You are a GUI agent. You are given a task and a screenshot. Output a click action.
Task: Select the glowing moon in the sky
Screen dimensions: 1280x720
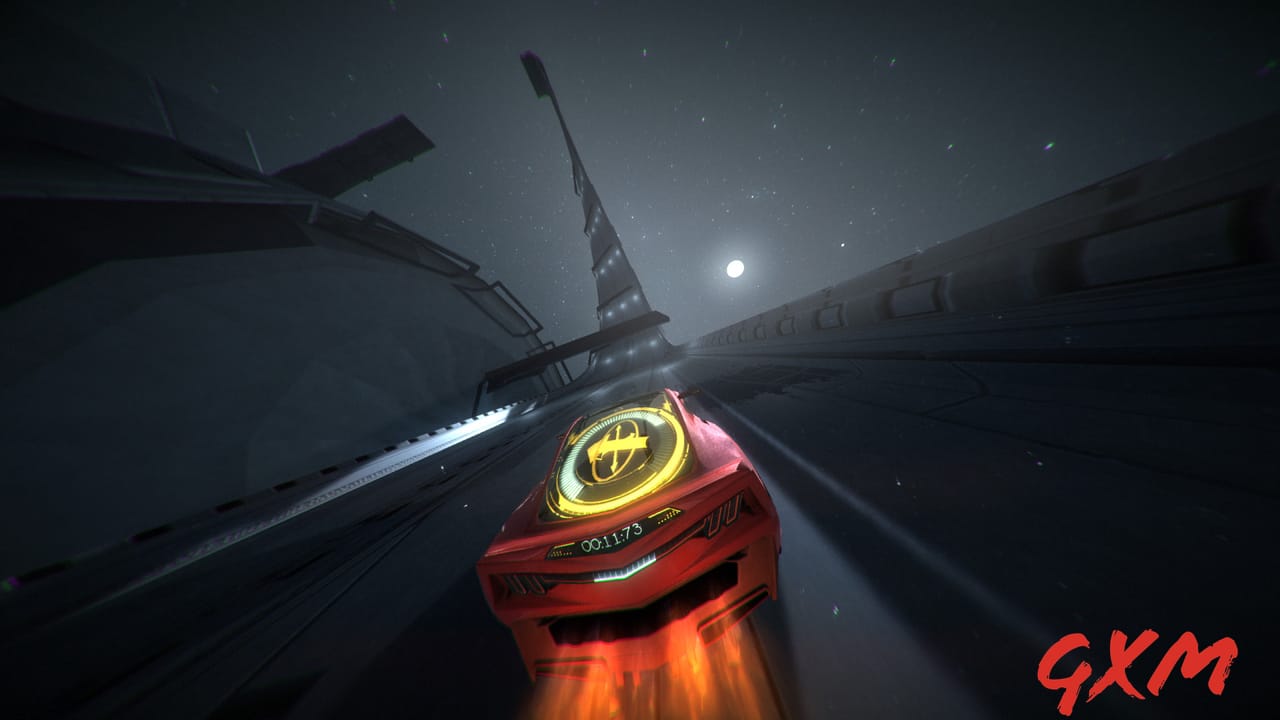click(737, 267)
